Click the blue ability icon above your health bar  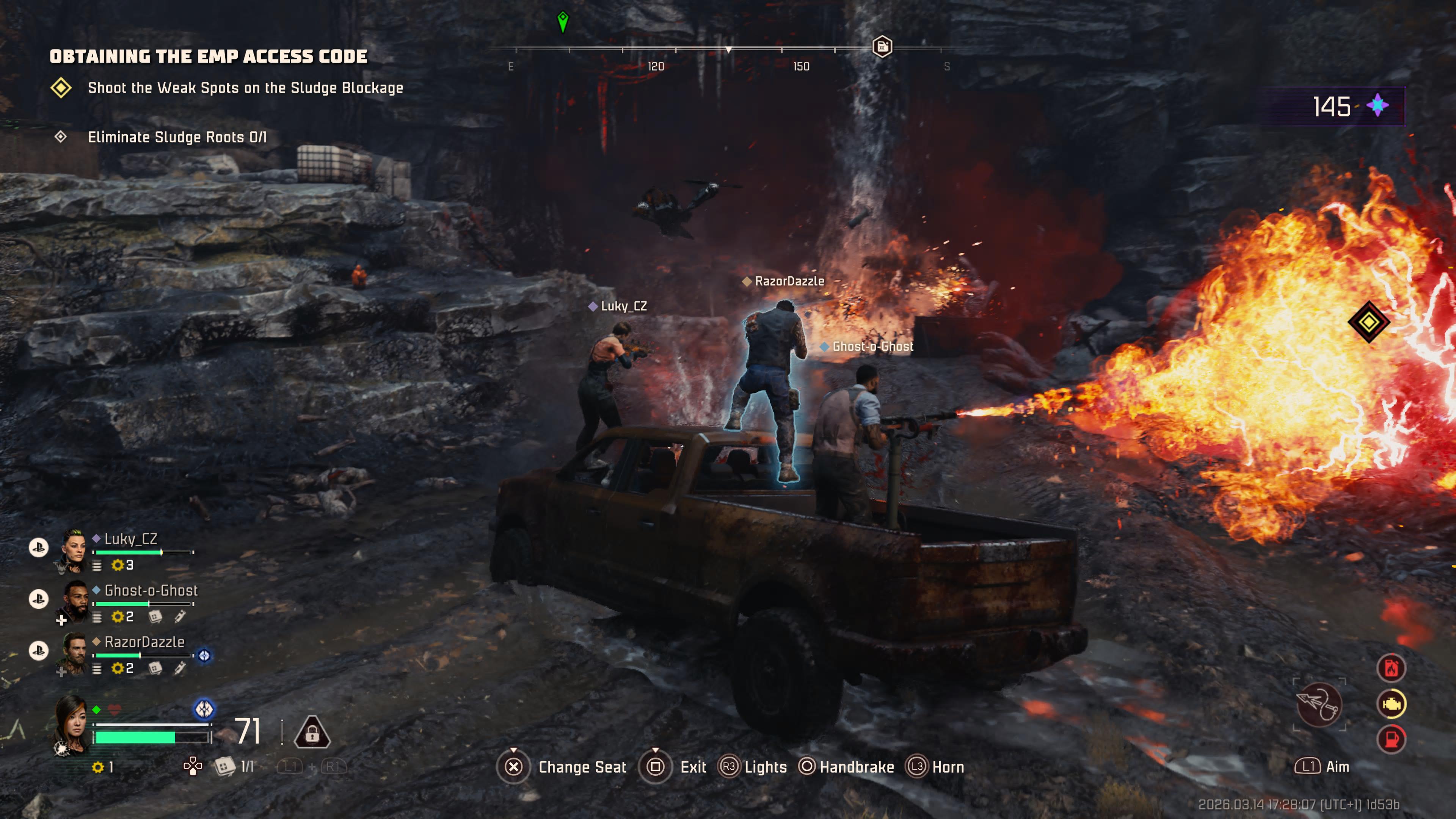coord(204,709)
